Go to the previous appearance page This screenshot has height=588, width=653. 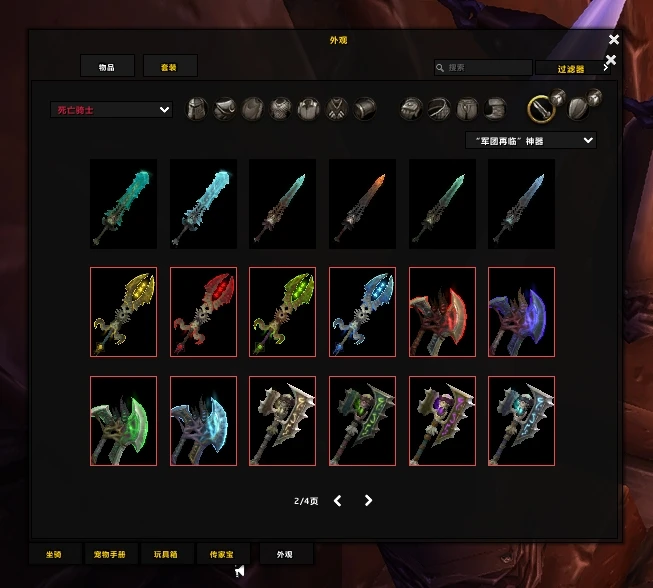[337, 501]
